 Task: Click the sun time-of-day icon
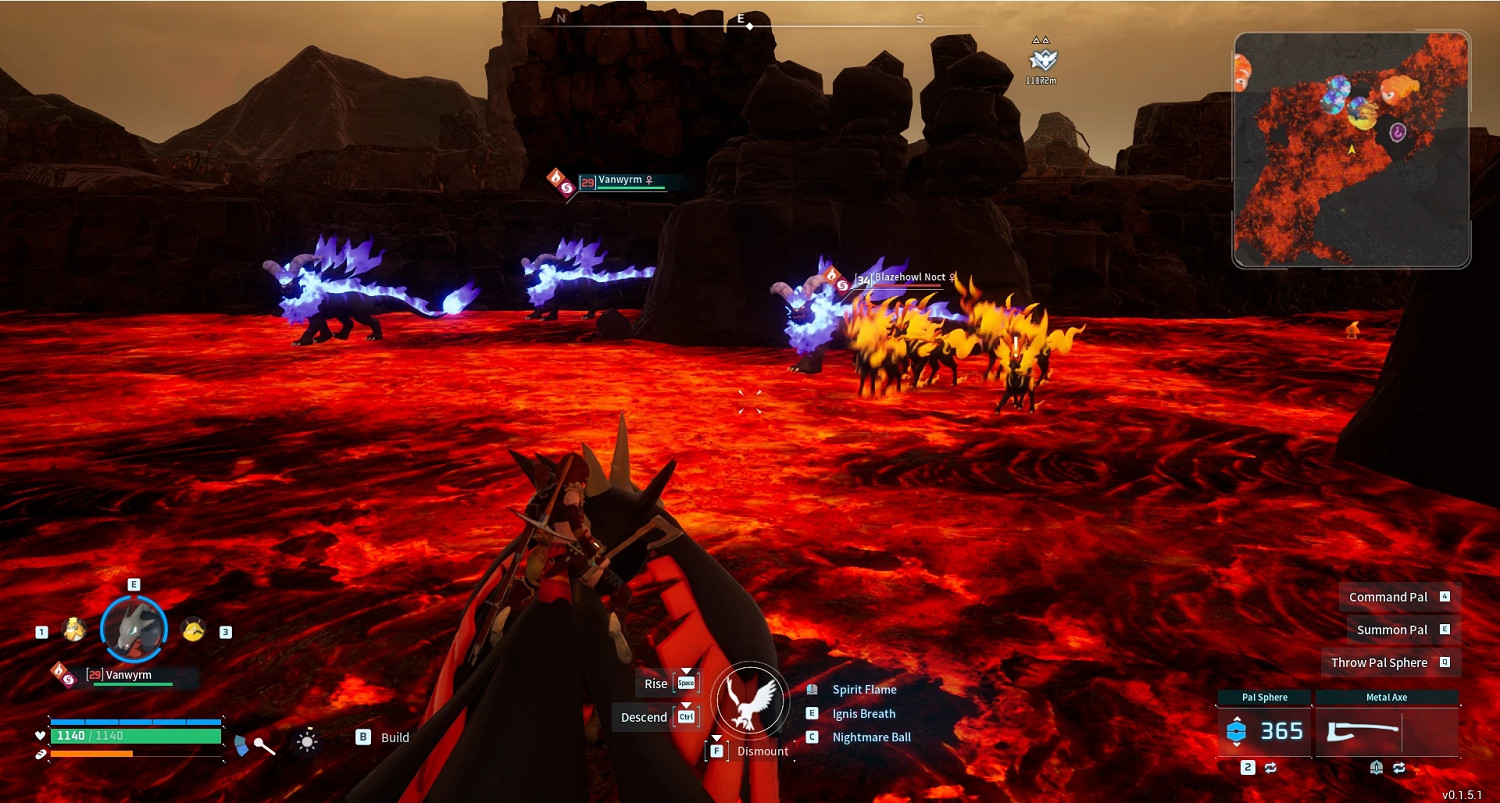307,741
